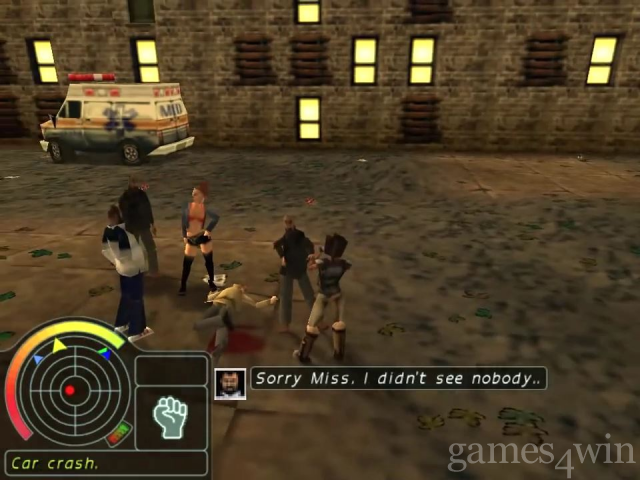Select the fist weapon icon
This screenshot has width=640, height=480.
[171, 416]
